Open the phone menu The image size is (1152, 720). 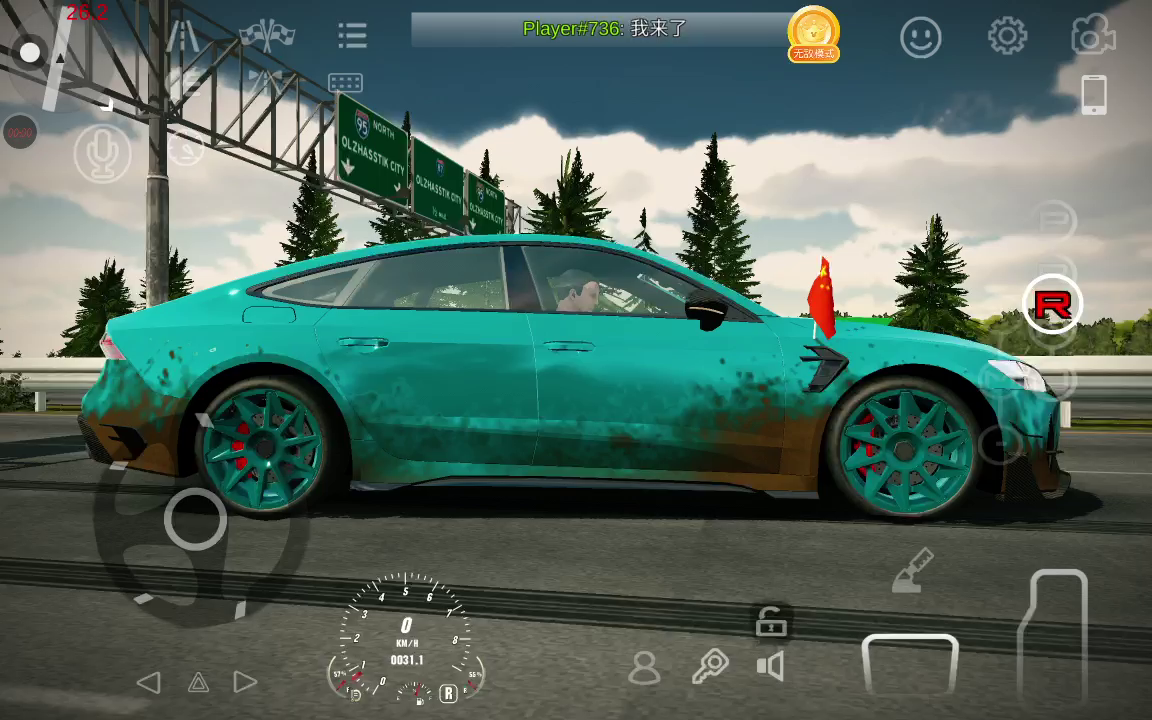coord(1094,95)
